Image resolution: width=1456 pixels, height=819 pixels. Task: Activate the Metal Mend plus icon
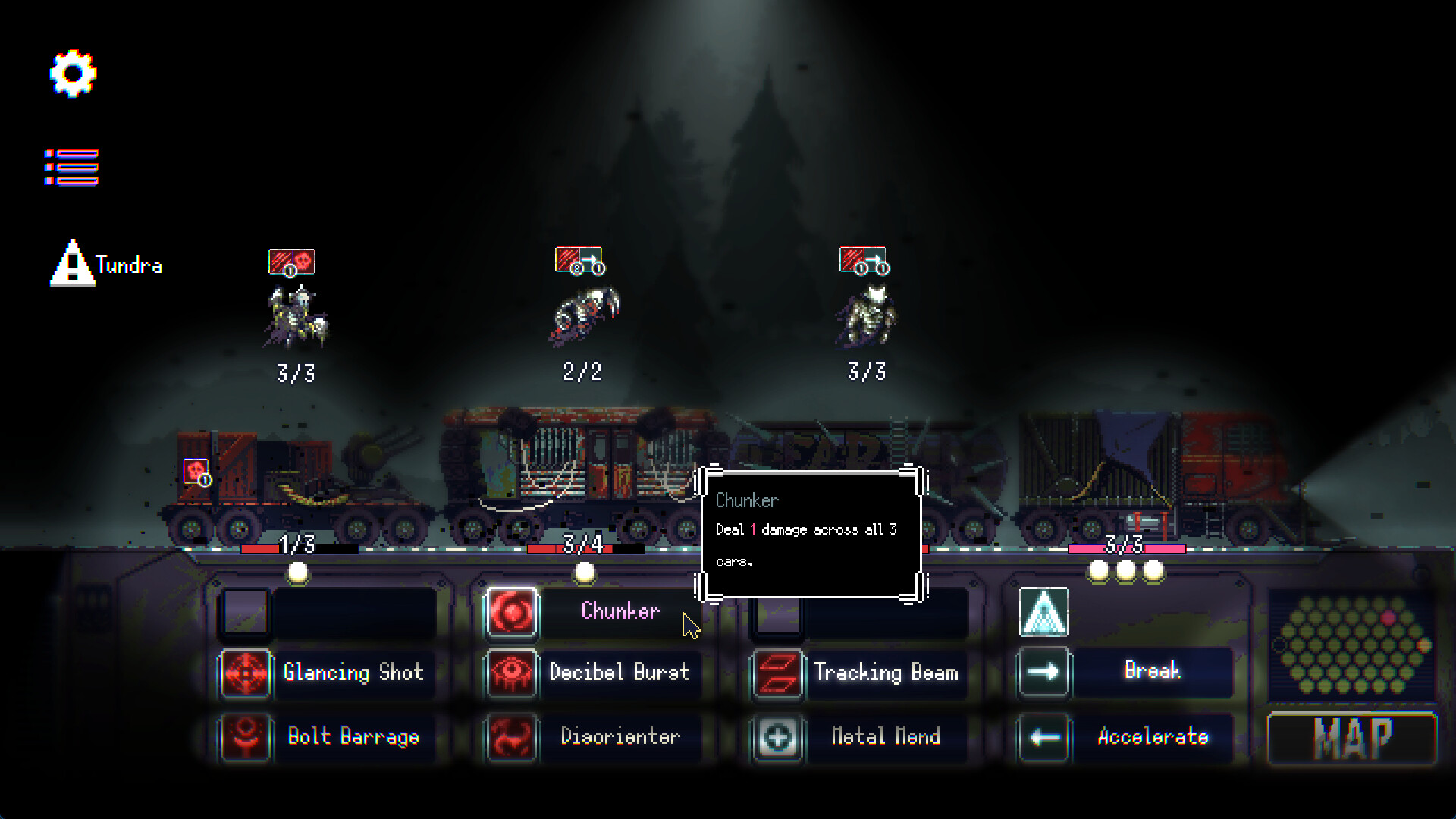[x=776, y=736]
